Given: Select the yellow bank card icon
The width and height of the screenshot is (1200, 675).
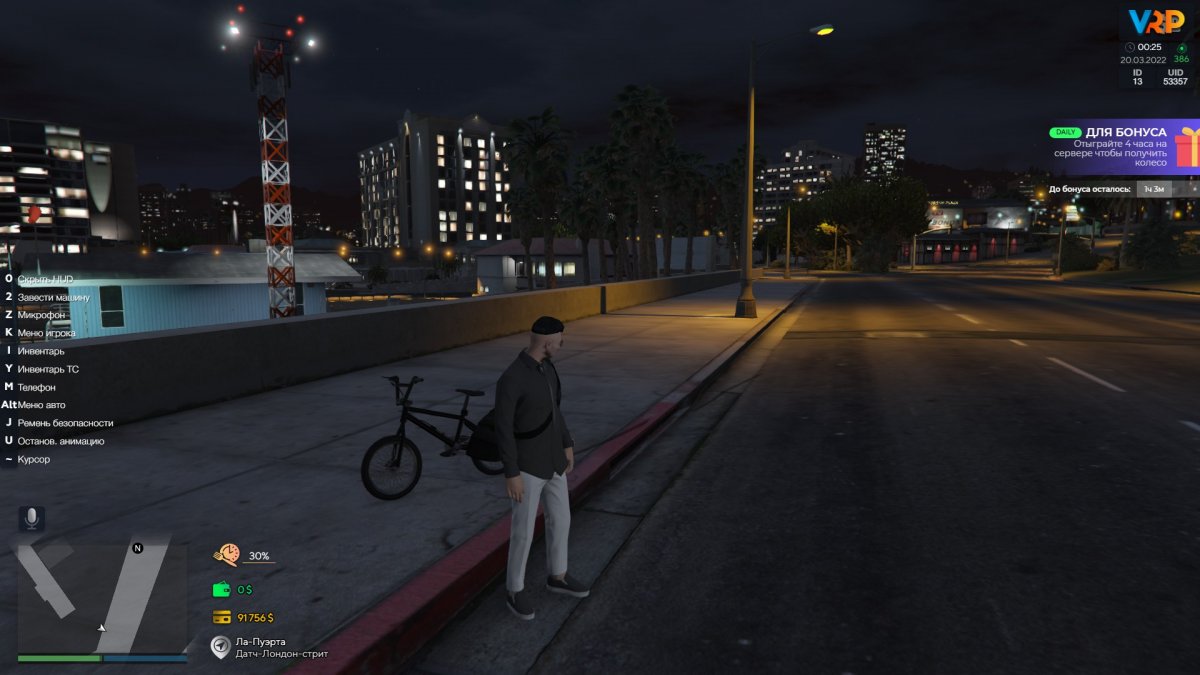Looking at the screenshot, I should click(221, 617).
